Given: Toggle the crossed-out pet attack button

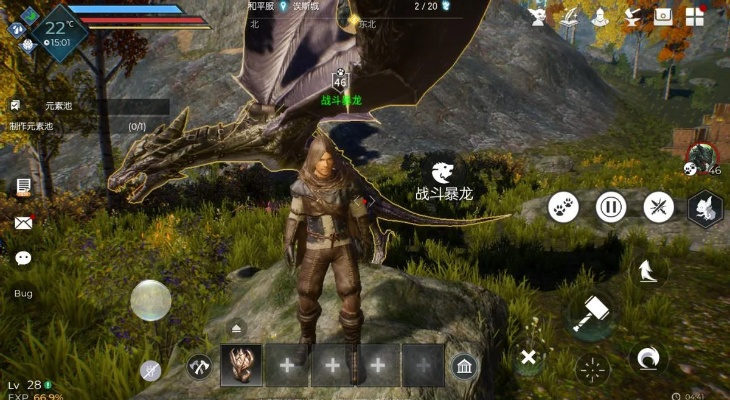Looking at the screenshot, I should [658, 207].
